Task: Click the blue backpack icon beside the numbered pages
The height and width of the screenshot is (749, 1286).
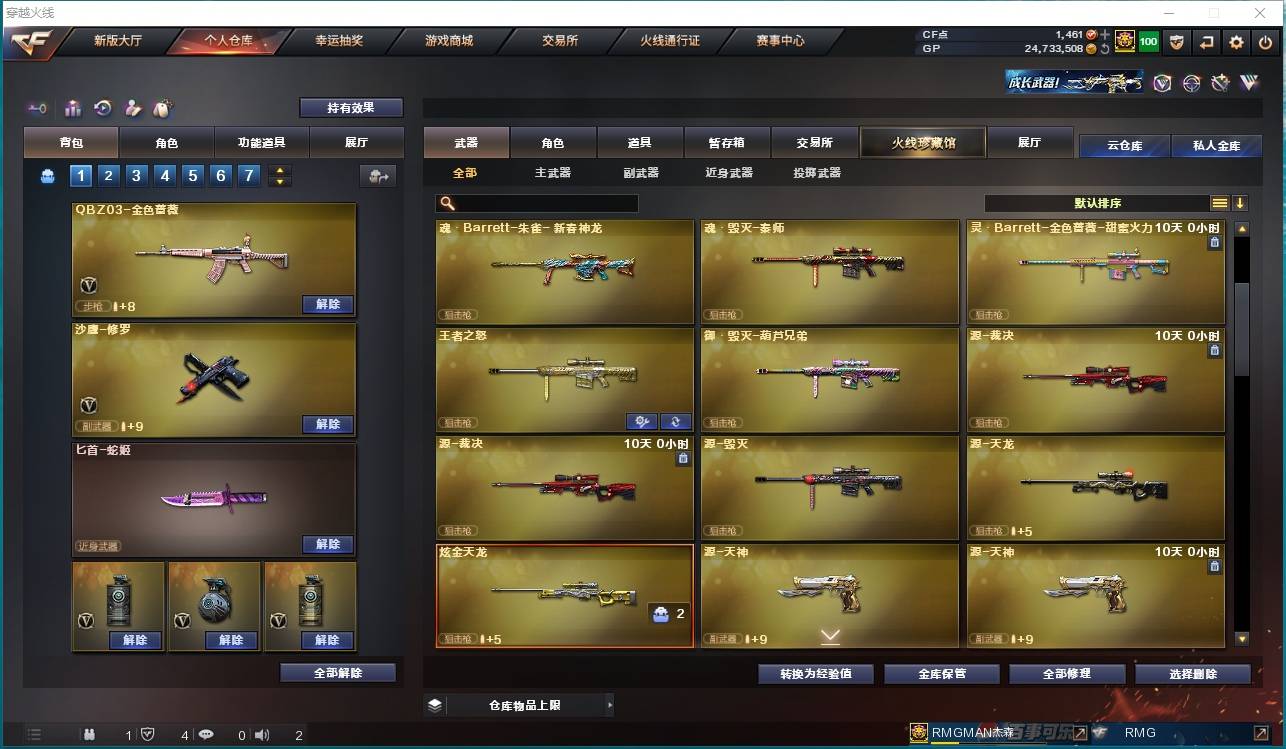Action: [48, 175]
